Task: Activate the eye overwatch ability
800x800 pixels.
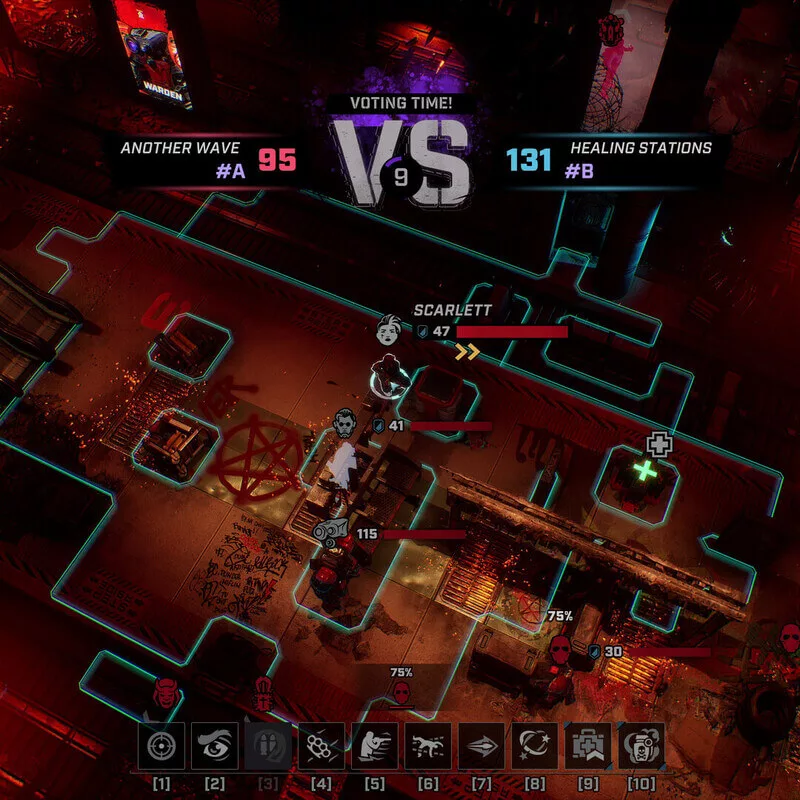Action: [214, 747]
